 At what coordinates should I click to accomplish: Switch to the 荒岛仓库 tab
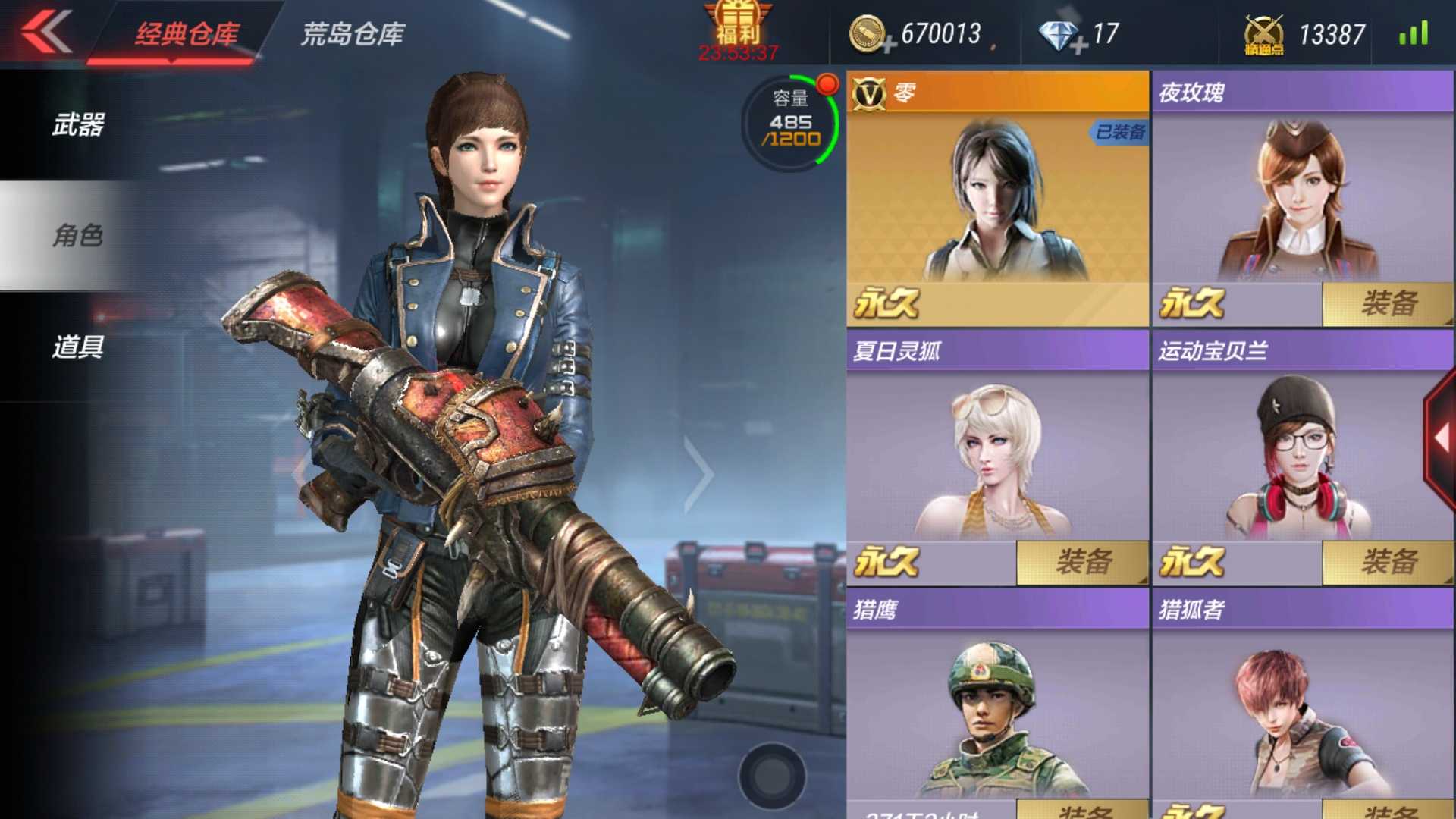pos(353,33)
